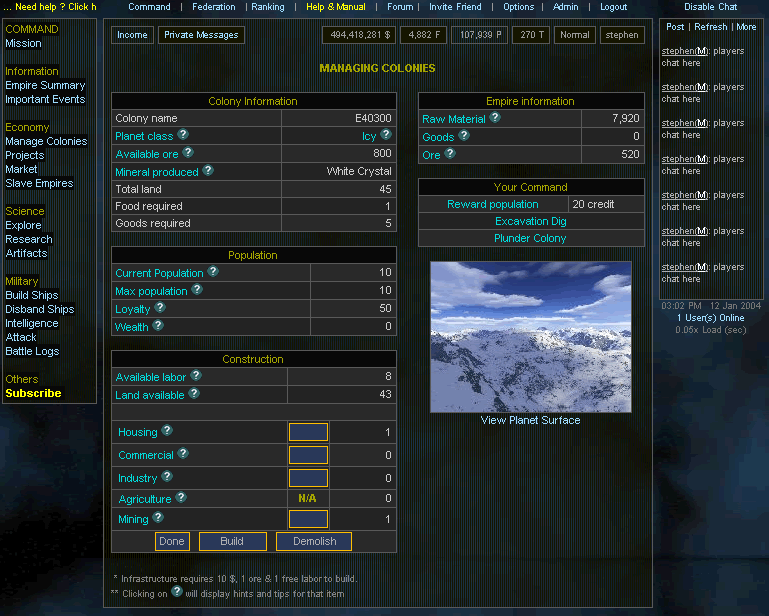The width and height of the screenshot is (769, 616).
Task: Go to the Market page
Action: [21, 169]
